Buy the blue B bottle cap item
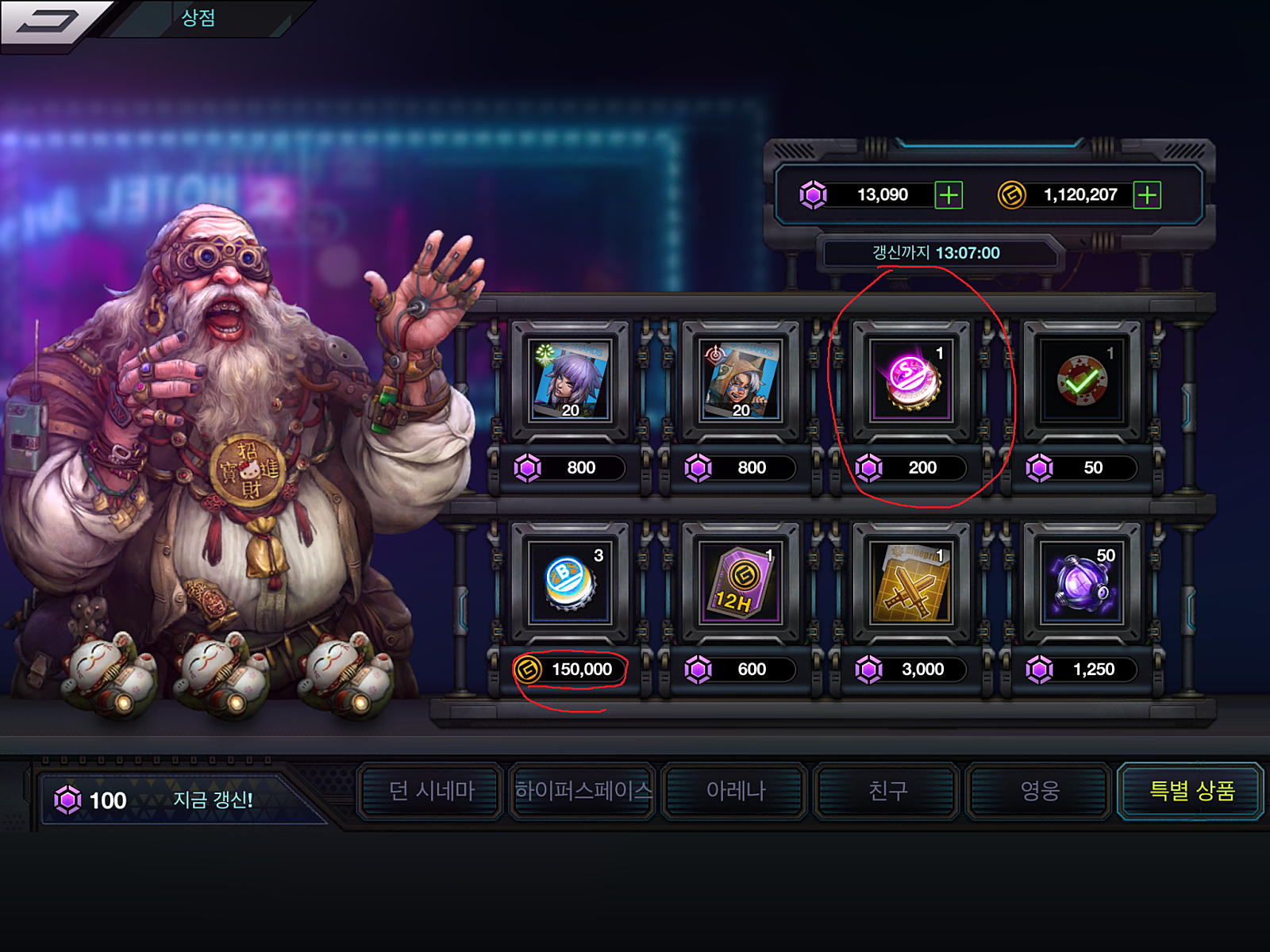The height and width of the screenshot is (952, 1270). (570, 583)
